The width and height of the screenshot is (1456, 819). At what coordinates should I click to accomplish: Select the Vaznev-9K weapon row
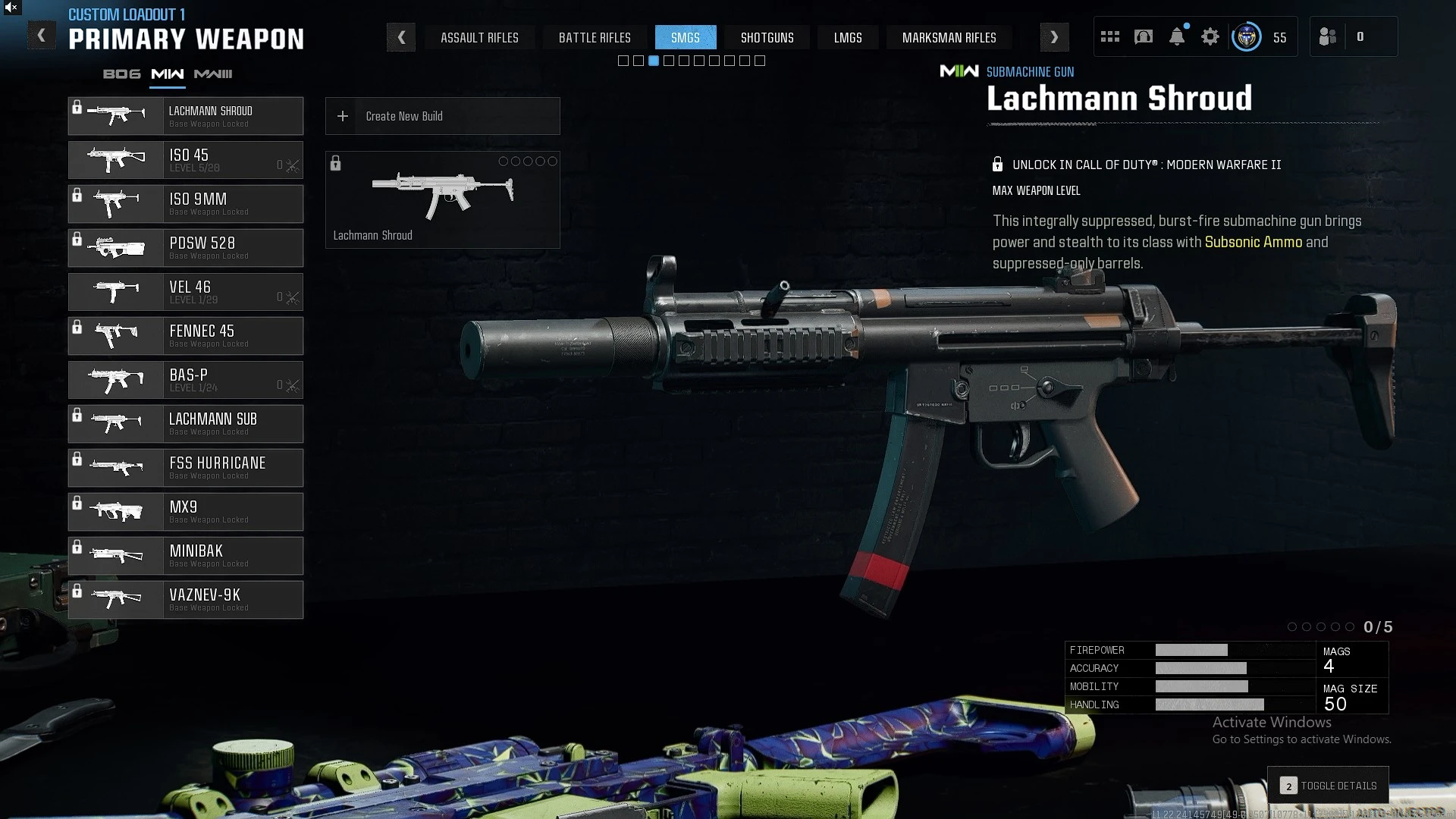click(186, 600)
